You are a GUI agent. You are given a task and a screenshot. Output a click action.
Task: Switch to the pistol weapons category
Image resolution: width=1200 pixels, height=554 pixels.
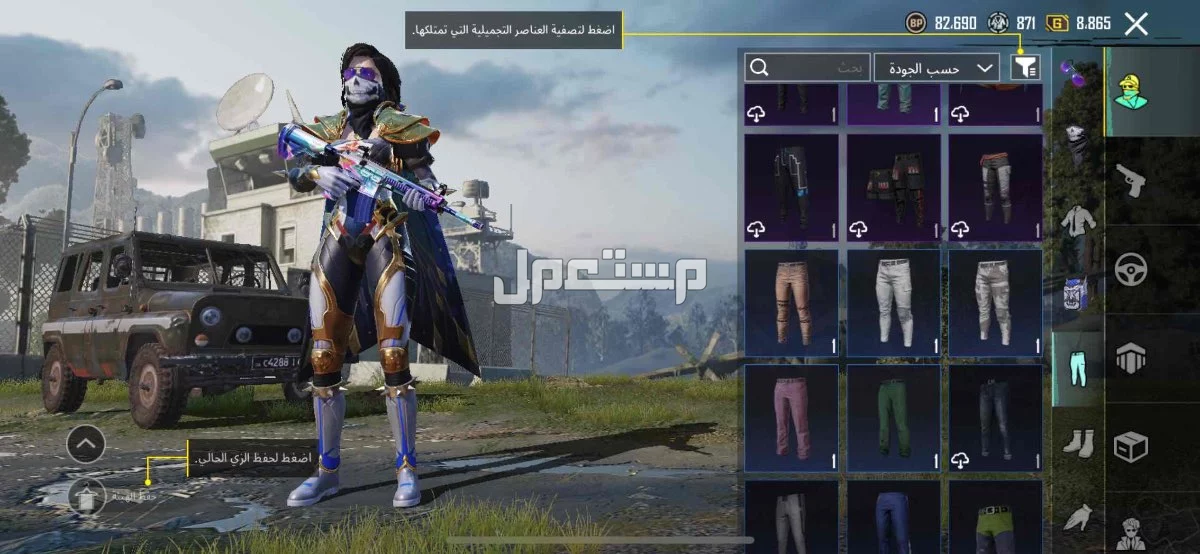click(x=1131, y=181)
